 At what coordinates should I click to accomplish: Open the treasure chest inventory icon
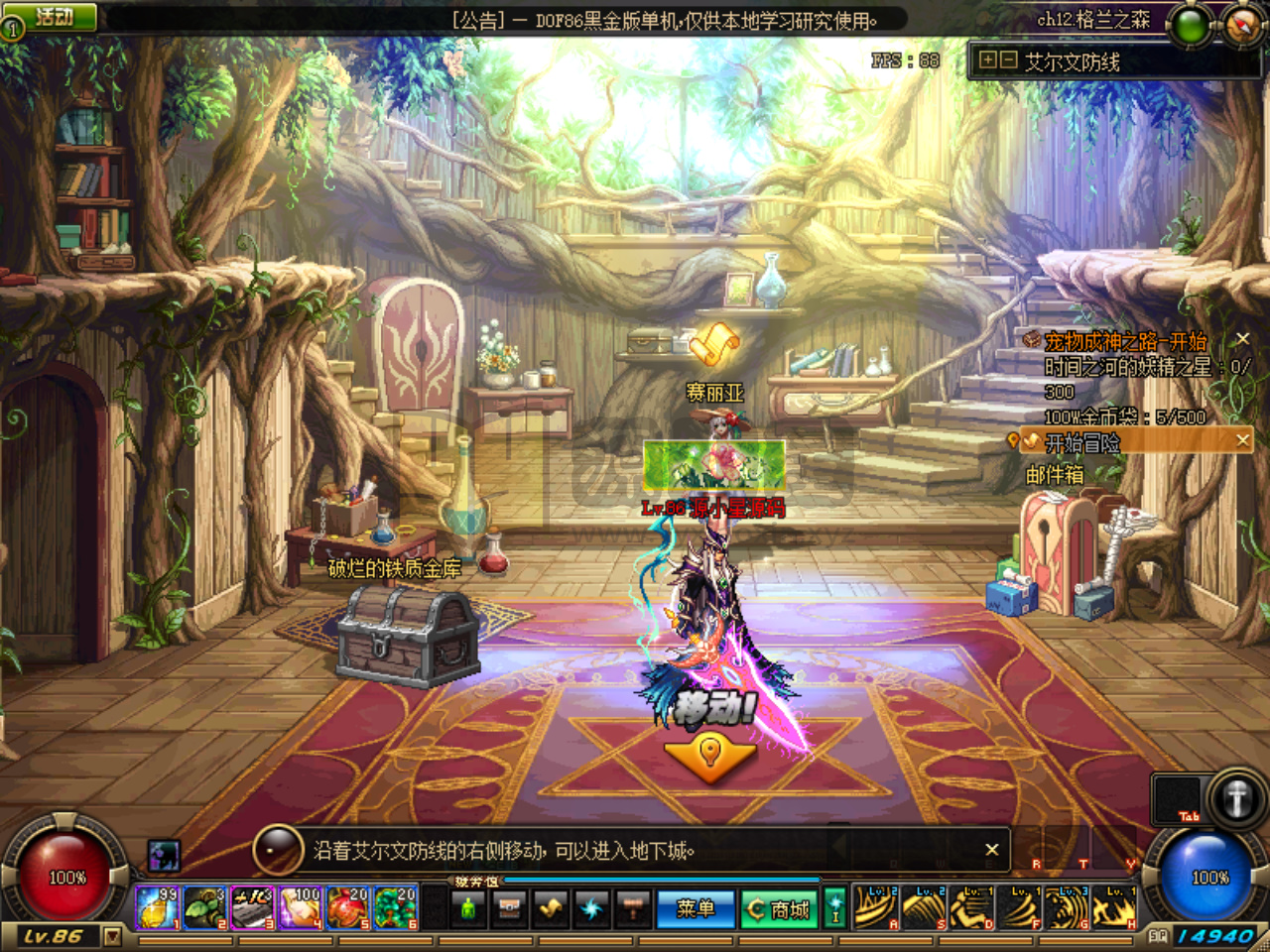[510, 907]
